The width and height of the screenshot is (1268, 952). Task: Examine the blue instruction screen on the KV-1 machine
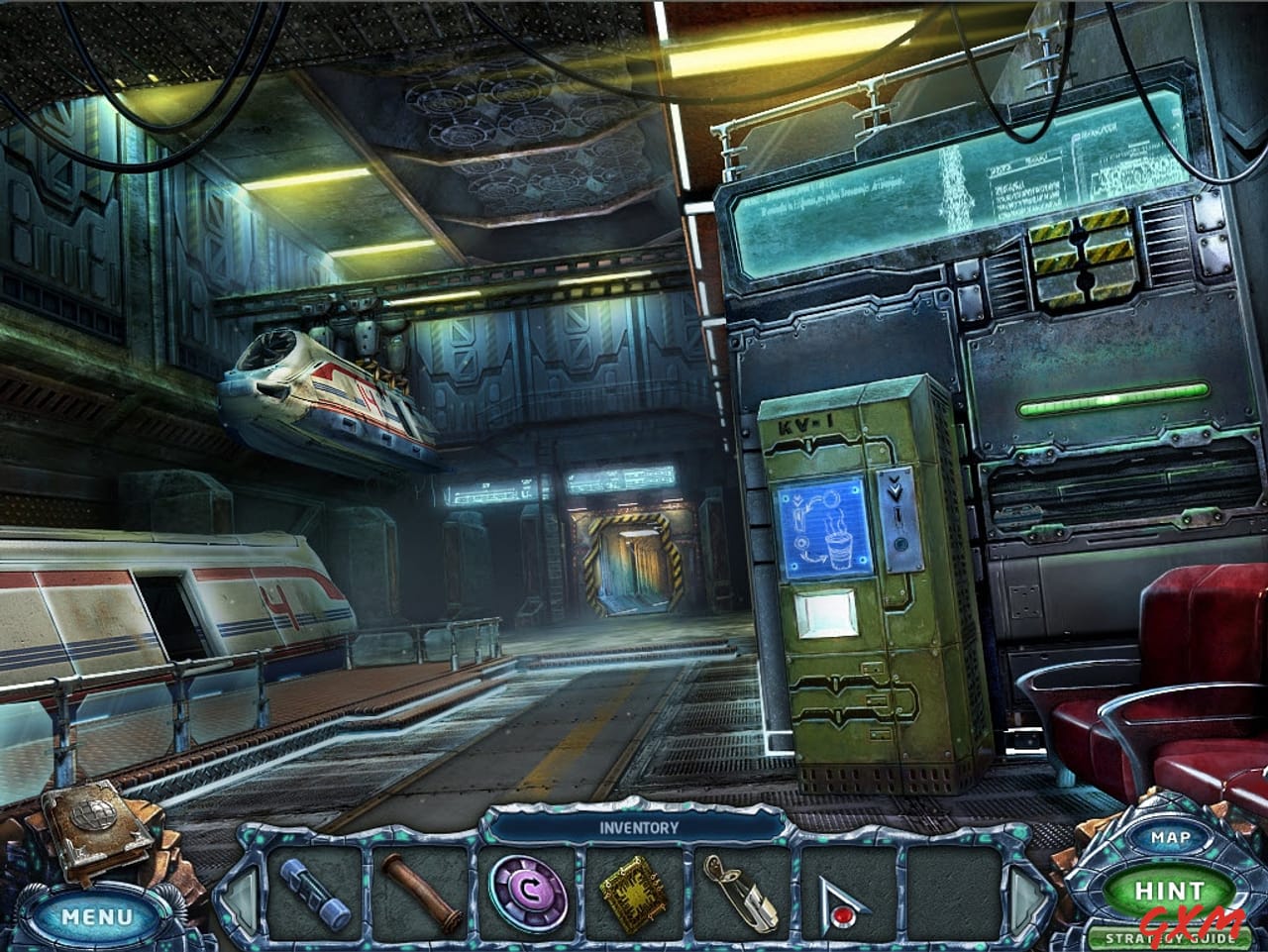pyautogui.click(x=825, y=527)
